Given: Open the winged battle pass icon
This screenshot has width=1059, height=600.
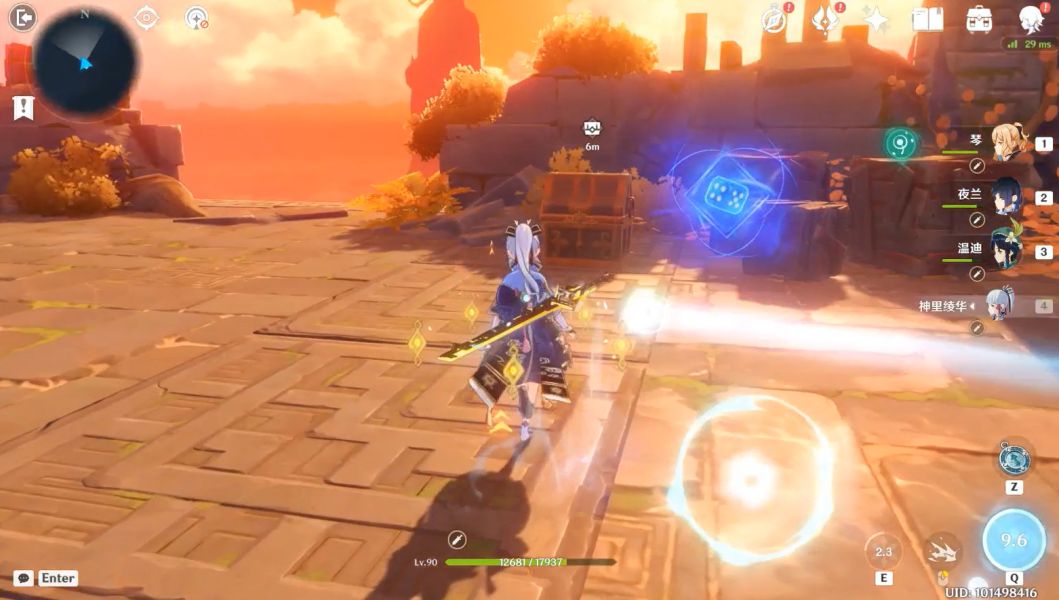Looking at the screenshot, I should tap(825, 20).
